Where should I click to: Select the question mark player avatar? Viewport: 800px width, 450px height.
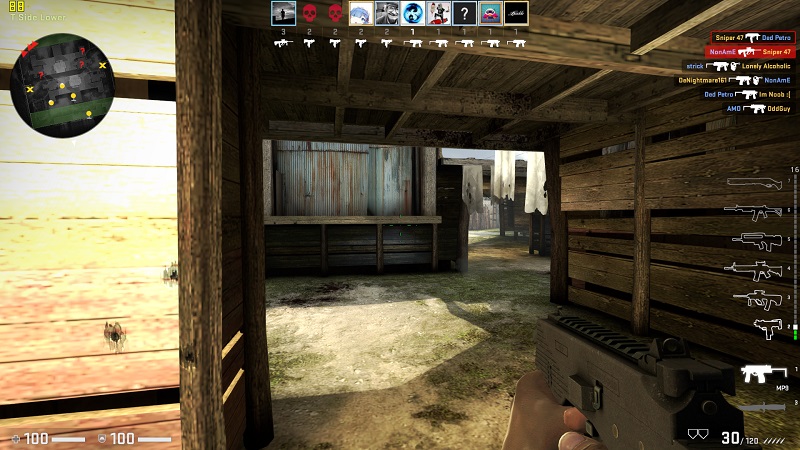pyautogui.click(x=464, y=13)
